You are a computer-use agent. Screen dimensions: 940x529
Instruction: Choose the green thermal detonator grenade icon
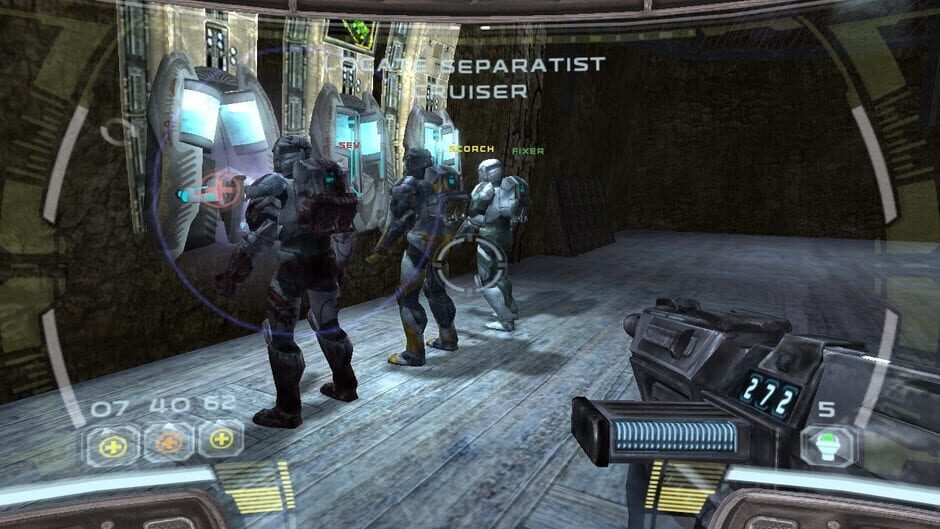pos(829,444)
